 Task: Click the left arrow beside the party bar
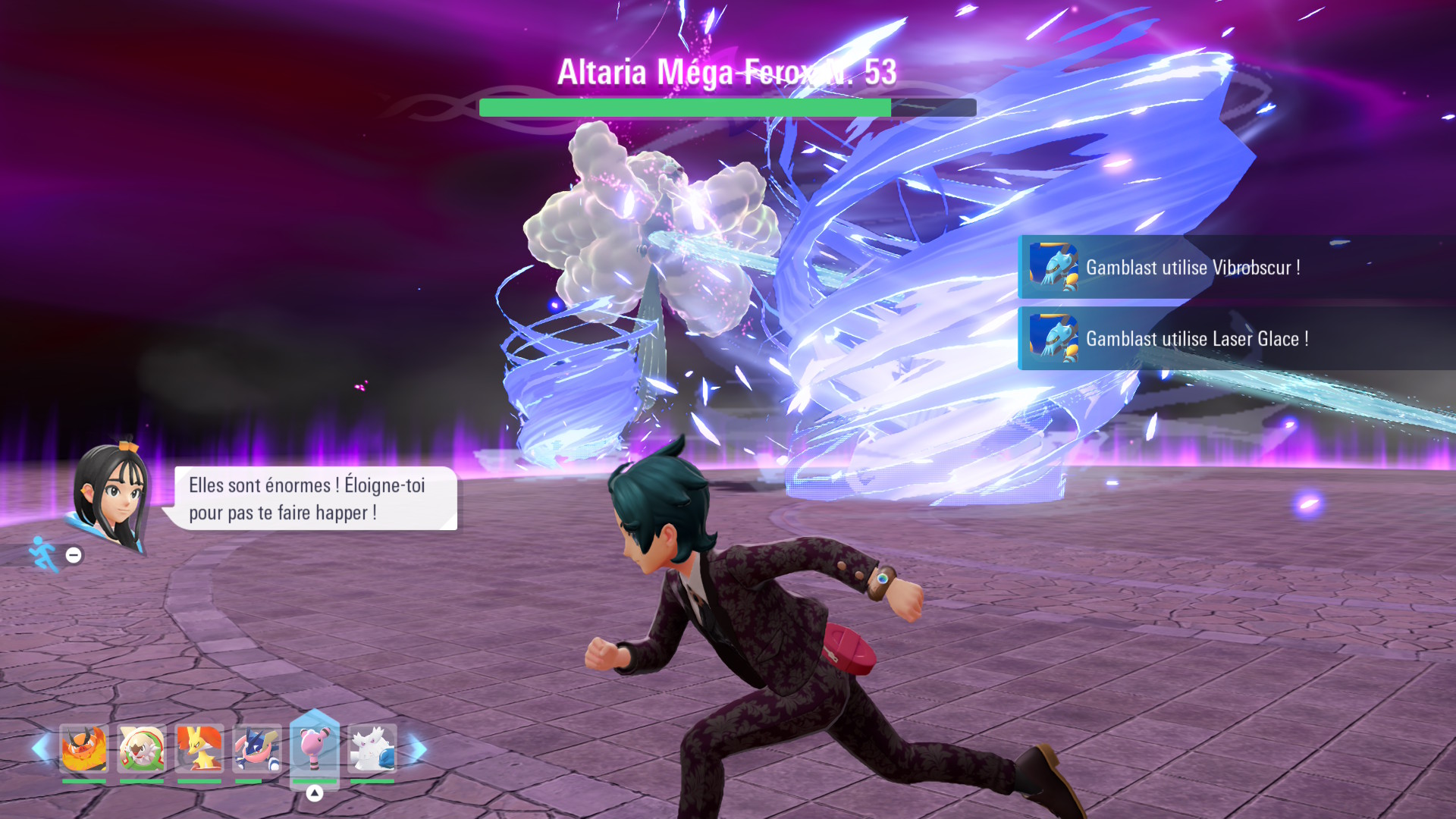click(41, 749)
